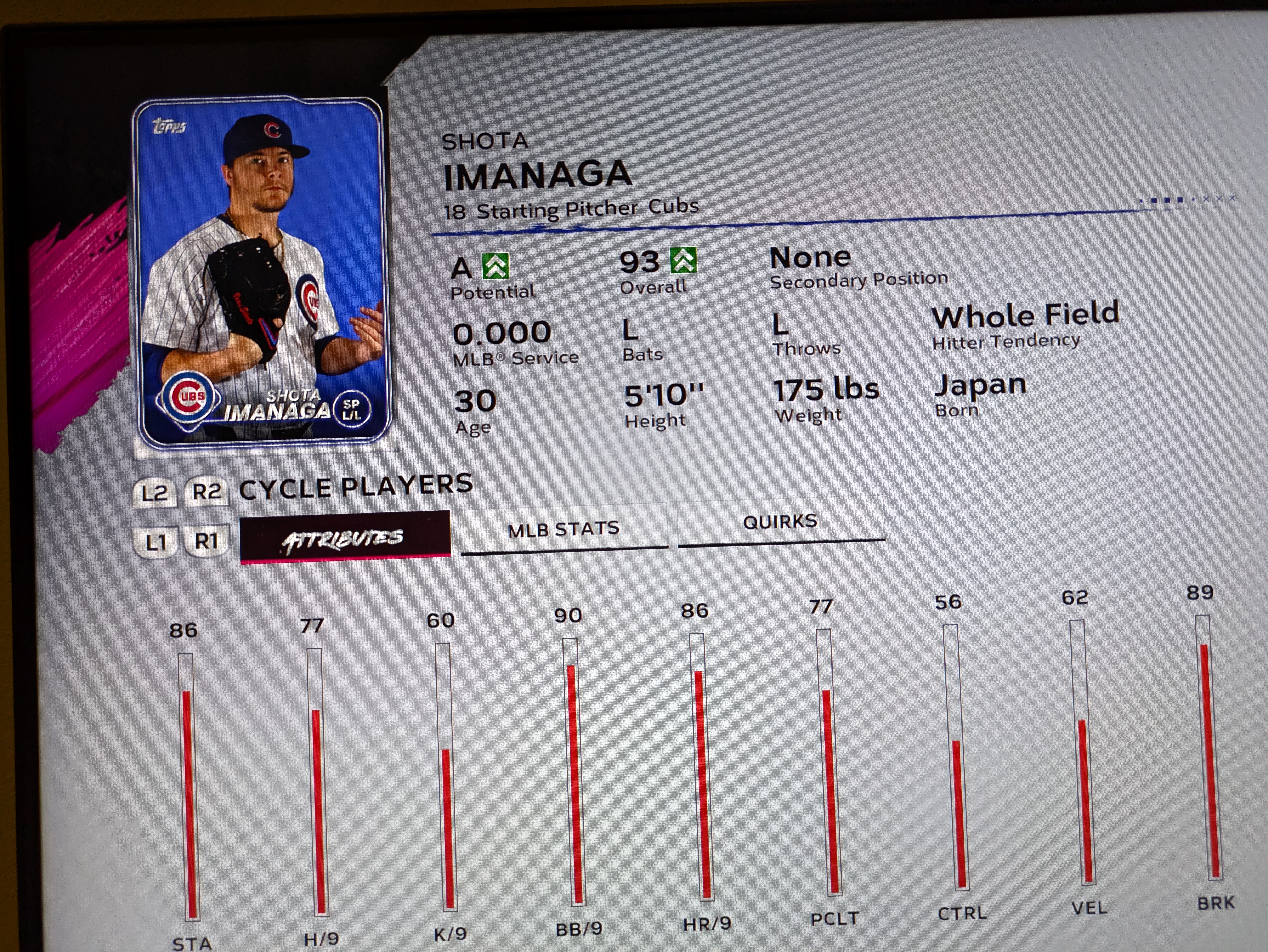
Task: Open the MLB Stats tab
Action: click(x=564, y=528)
